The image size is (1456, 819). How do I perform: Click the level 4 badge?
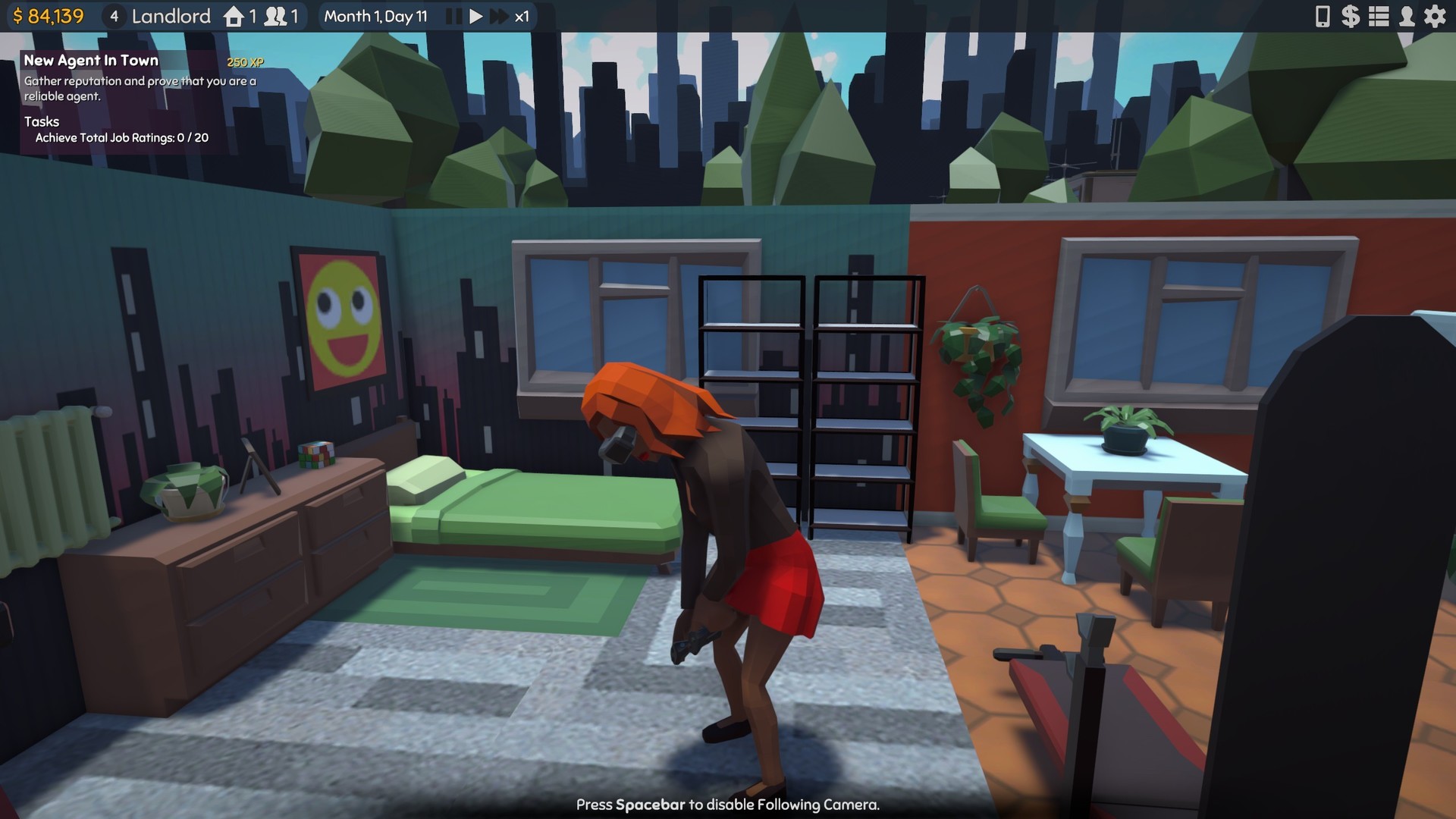(114, 16)
